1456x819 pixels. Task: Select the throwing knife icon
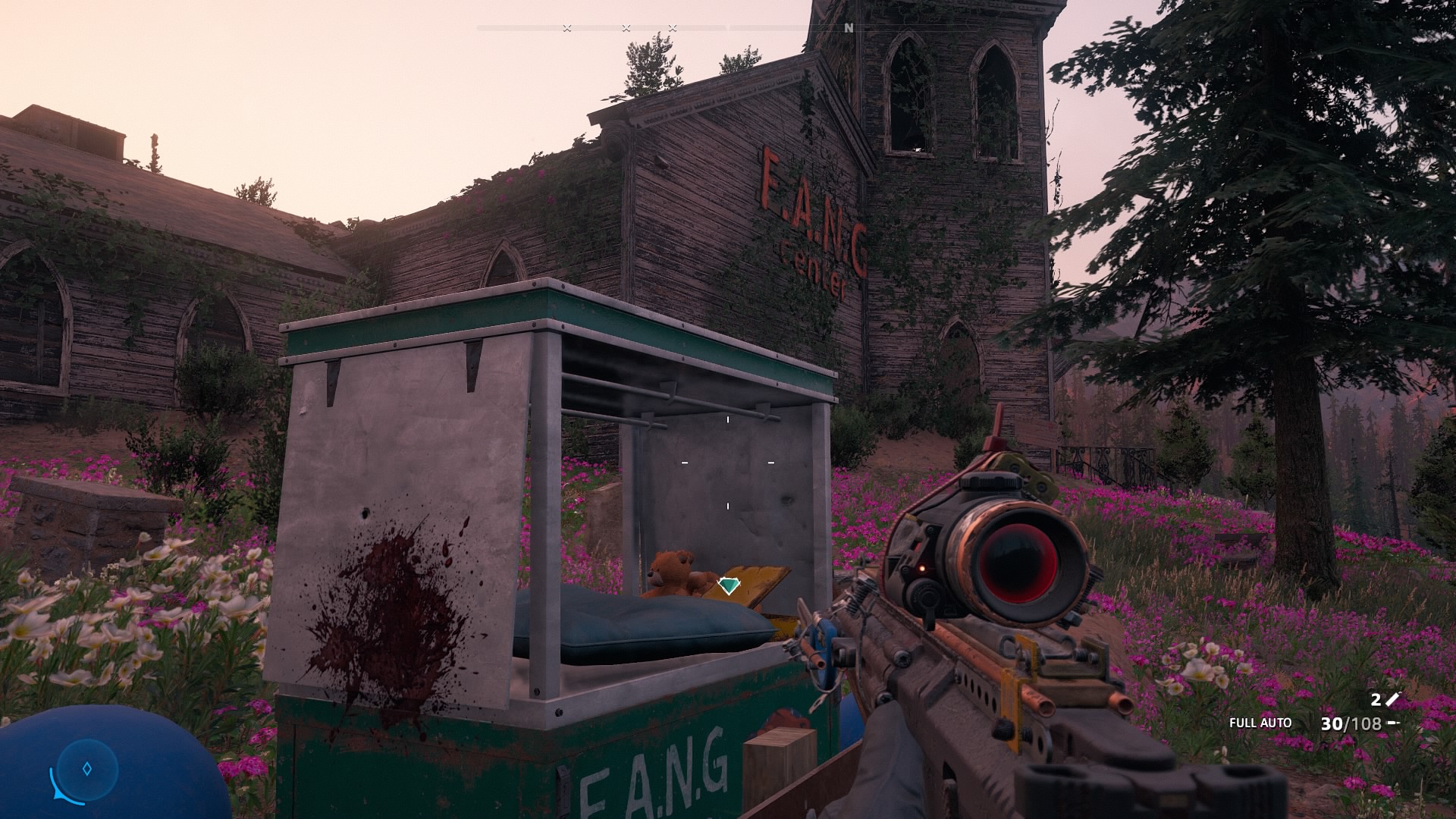[1392, 700]
